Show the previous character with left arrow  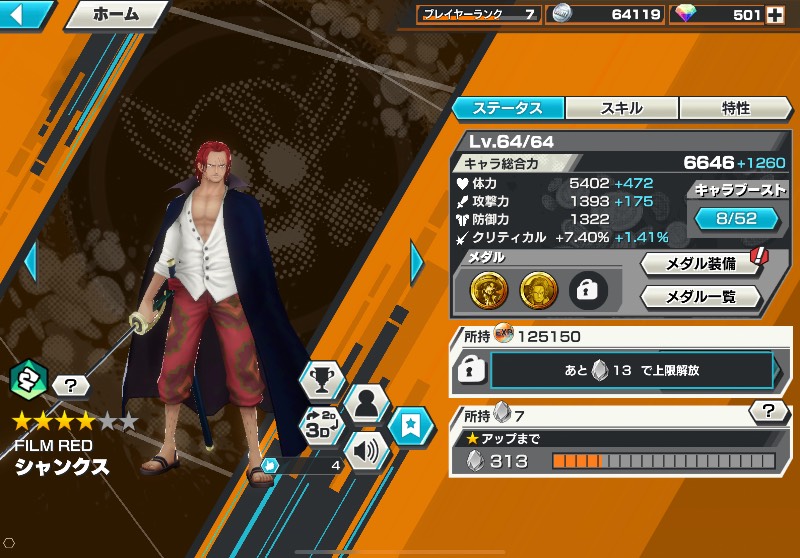30,262
